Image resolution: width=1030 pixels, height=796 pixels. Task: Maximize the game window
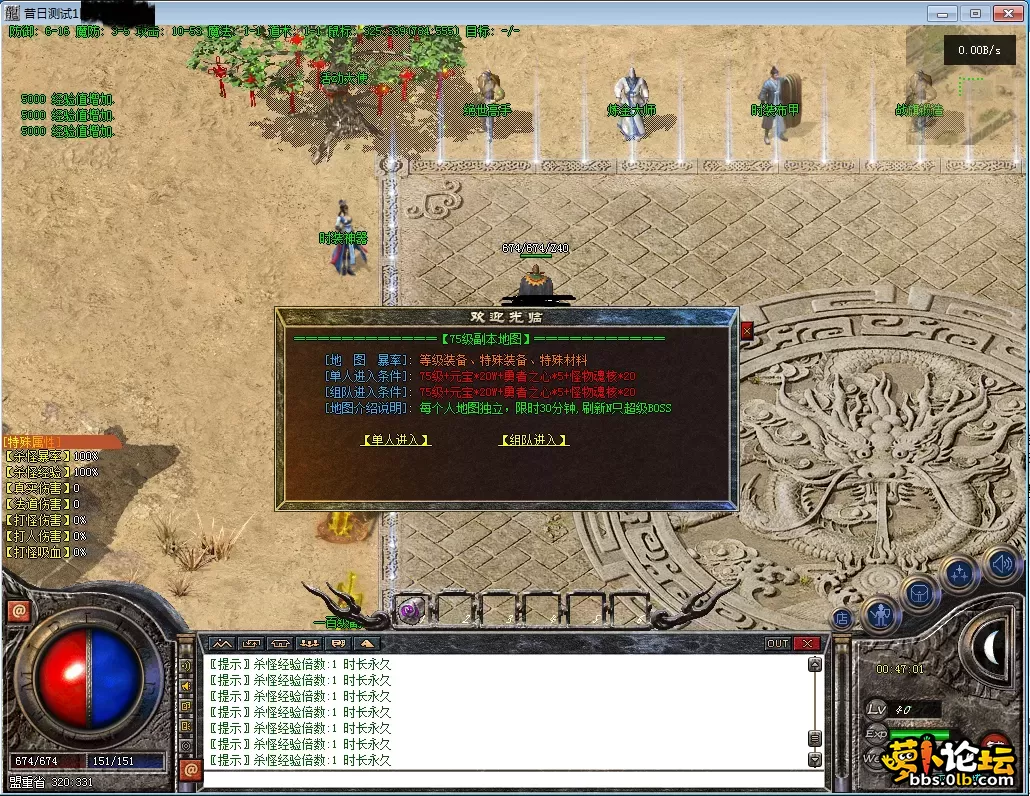pos(976,13)
